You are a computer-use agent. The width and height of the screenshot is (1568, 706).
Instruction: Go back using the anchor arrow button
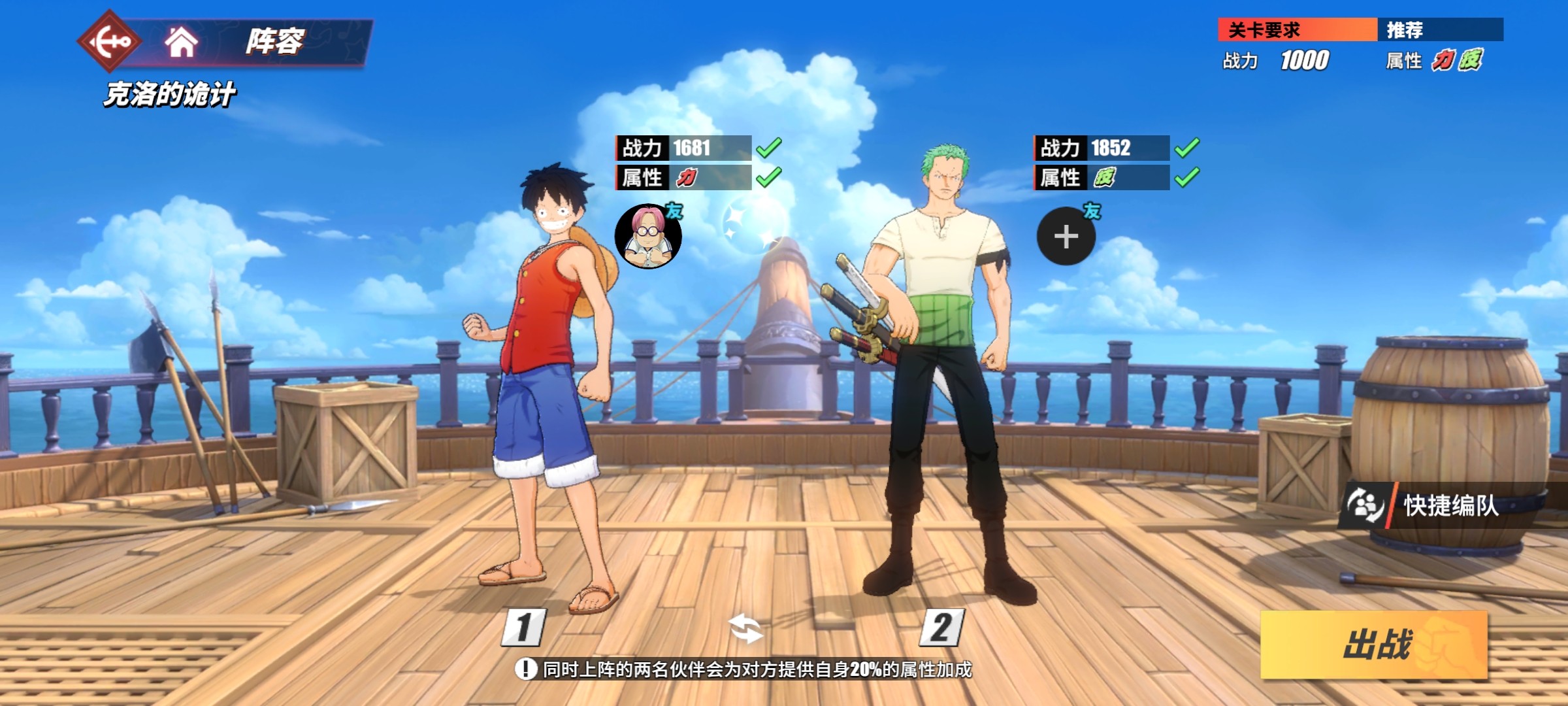coord(109,42)
